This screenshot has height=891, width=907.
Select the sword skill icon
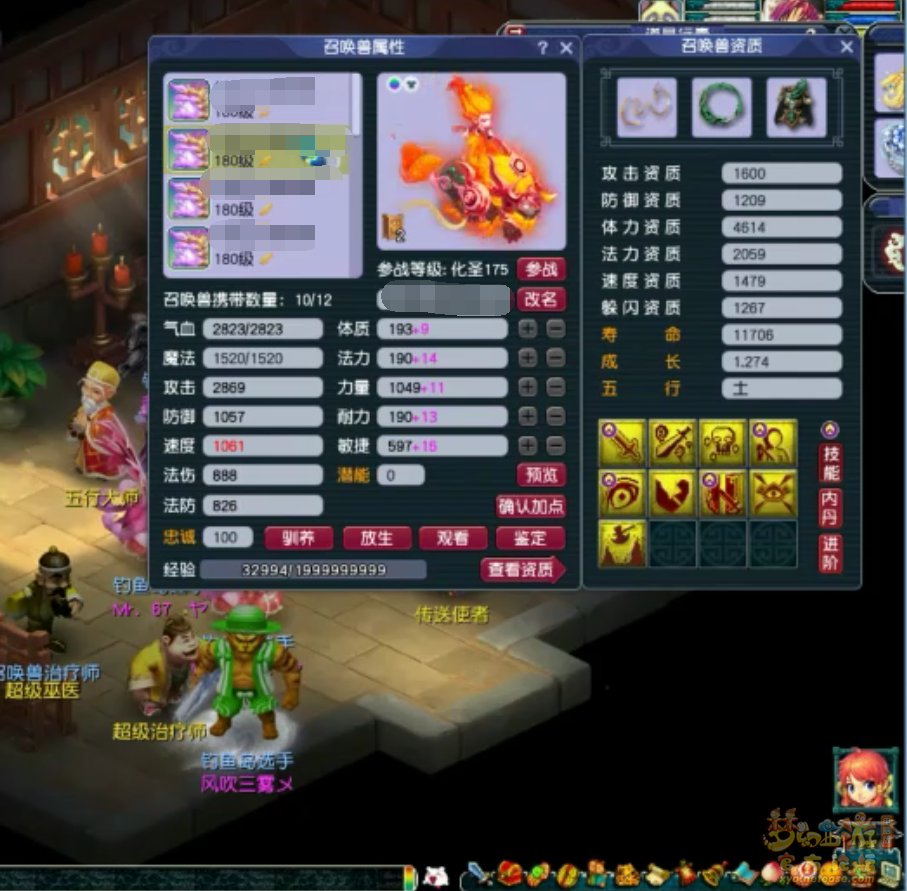tap(622, 443)
